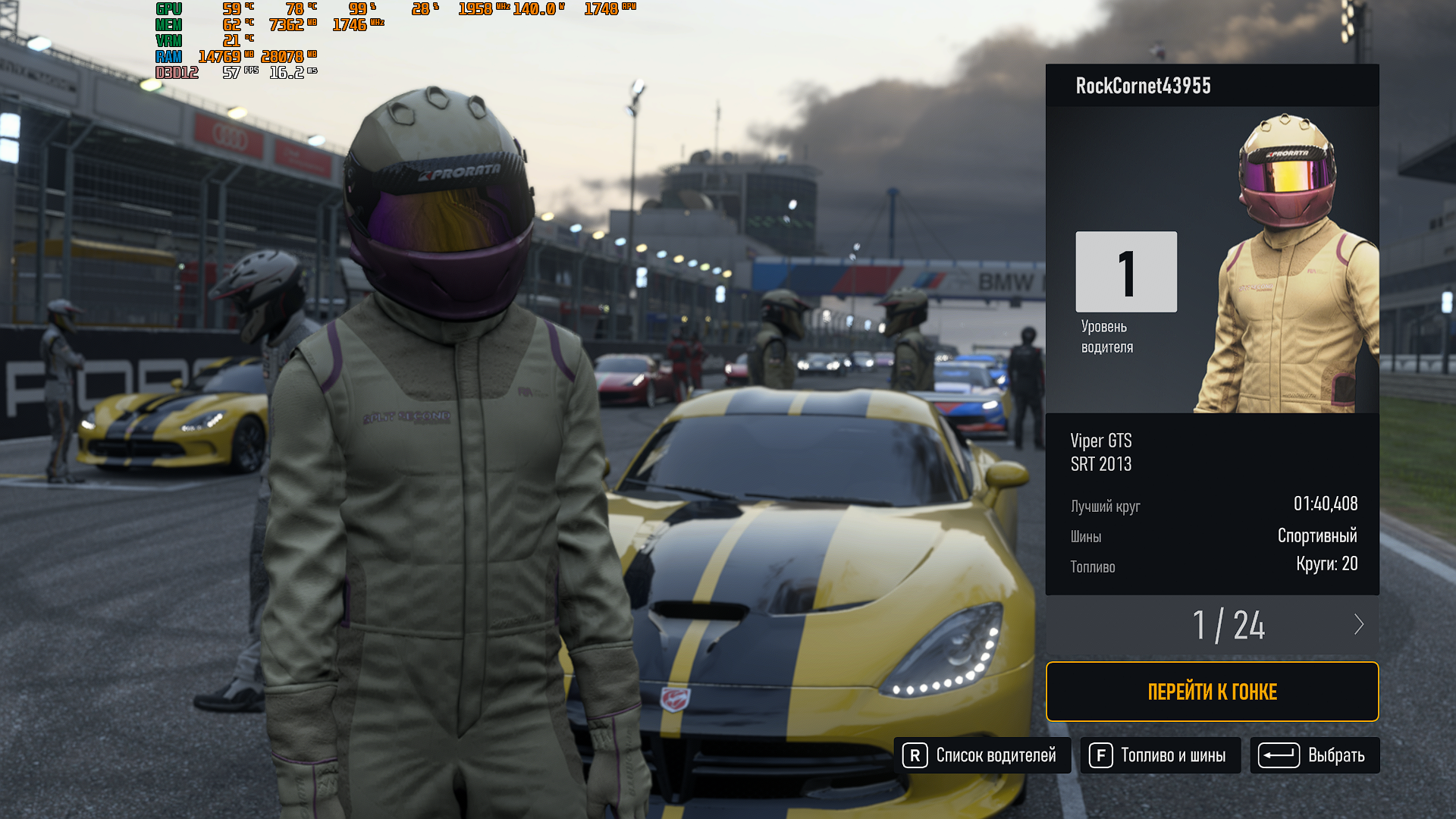Click the Выбрать button

pyautogui.click(x=1314, y=755)
